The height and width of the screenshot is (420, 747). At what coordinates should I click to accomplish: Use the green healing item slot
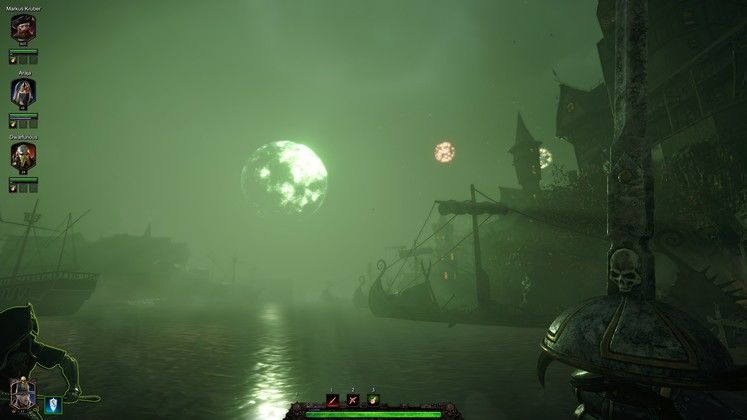point(373,400)
